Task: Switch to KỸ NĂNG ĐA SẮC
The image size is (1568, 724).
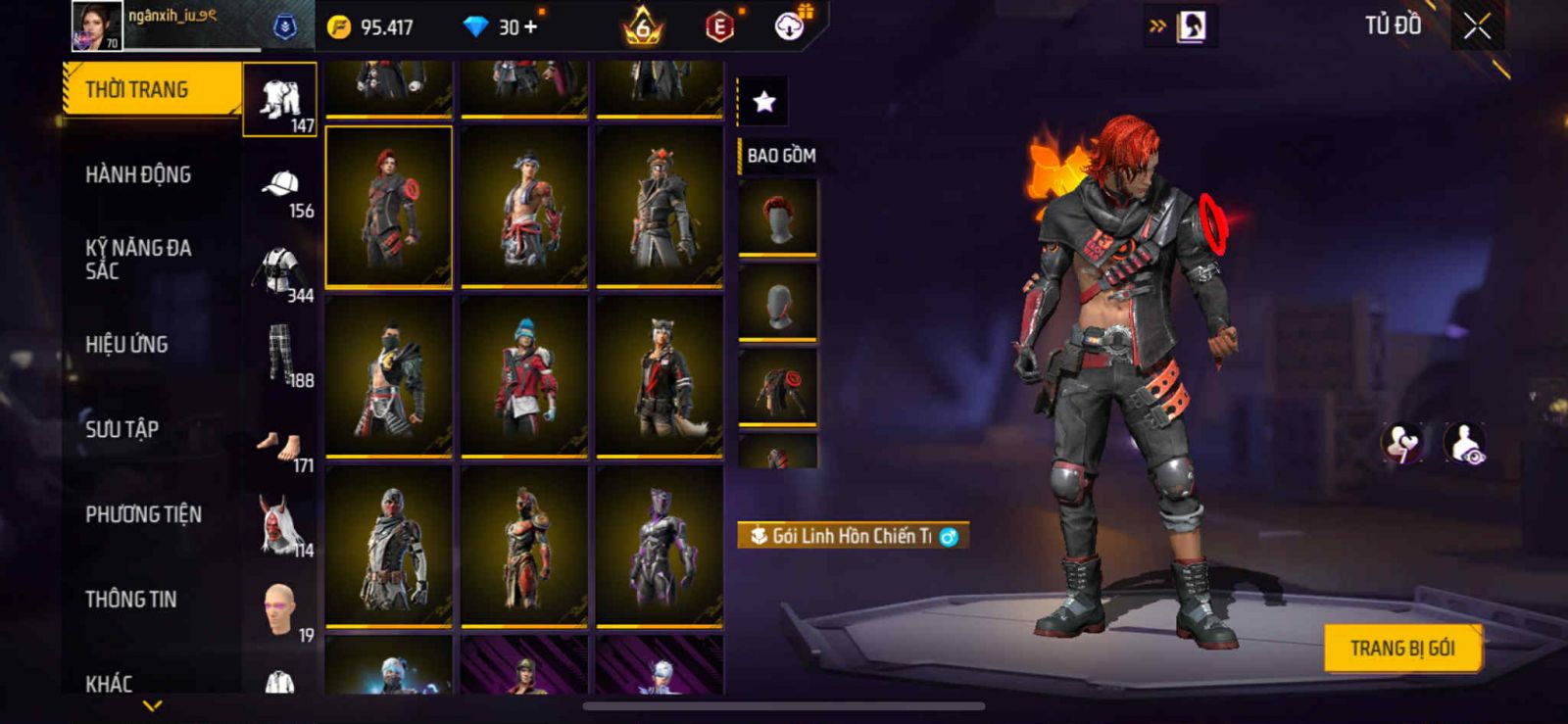Action: pos(138,260)
